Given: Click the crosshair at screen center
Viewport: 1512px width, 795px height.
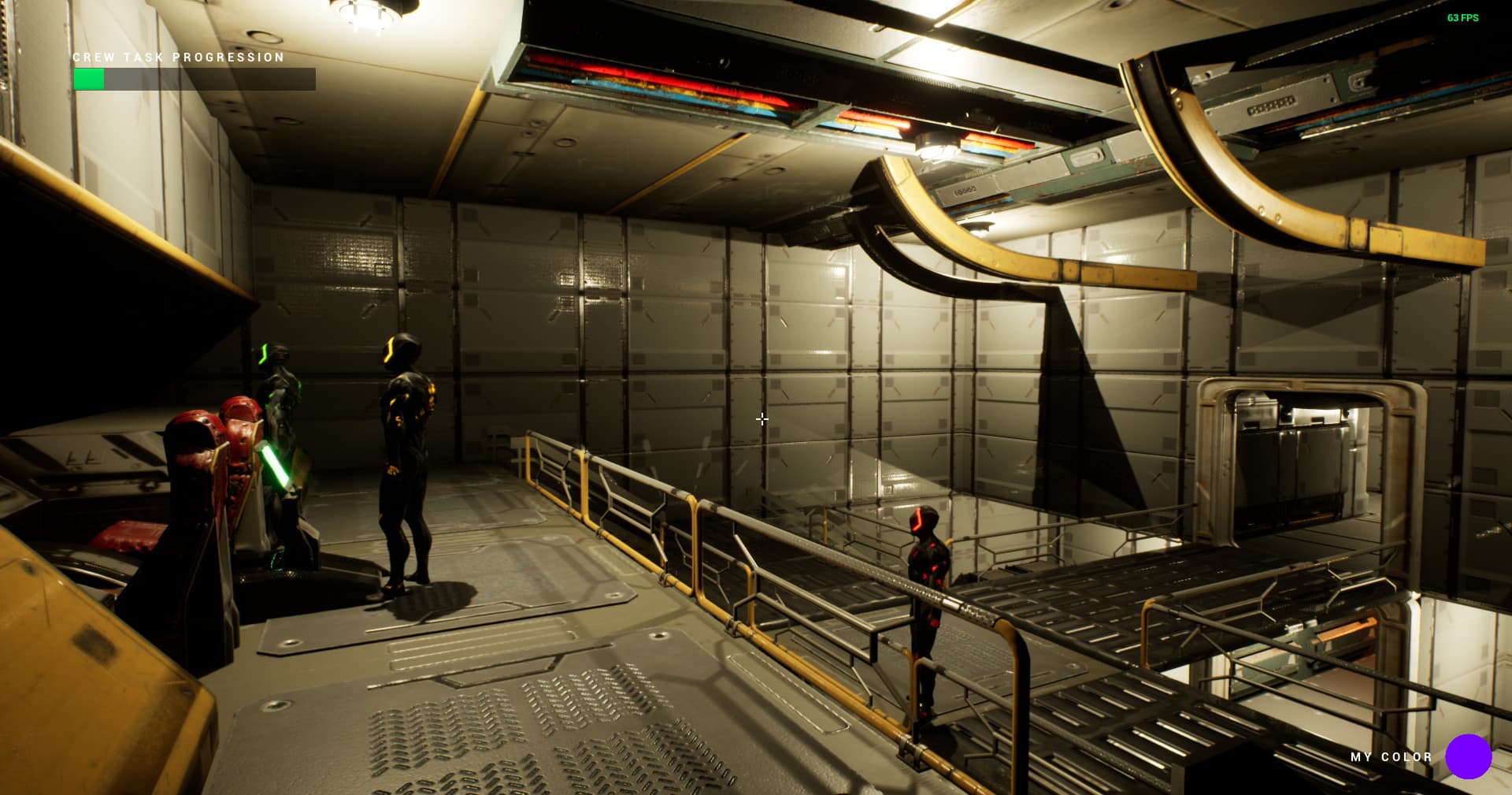Looking at the screenshot, I should click(x=762, y=419).
